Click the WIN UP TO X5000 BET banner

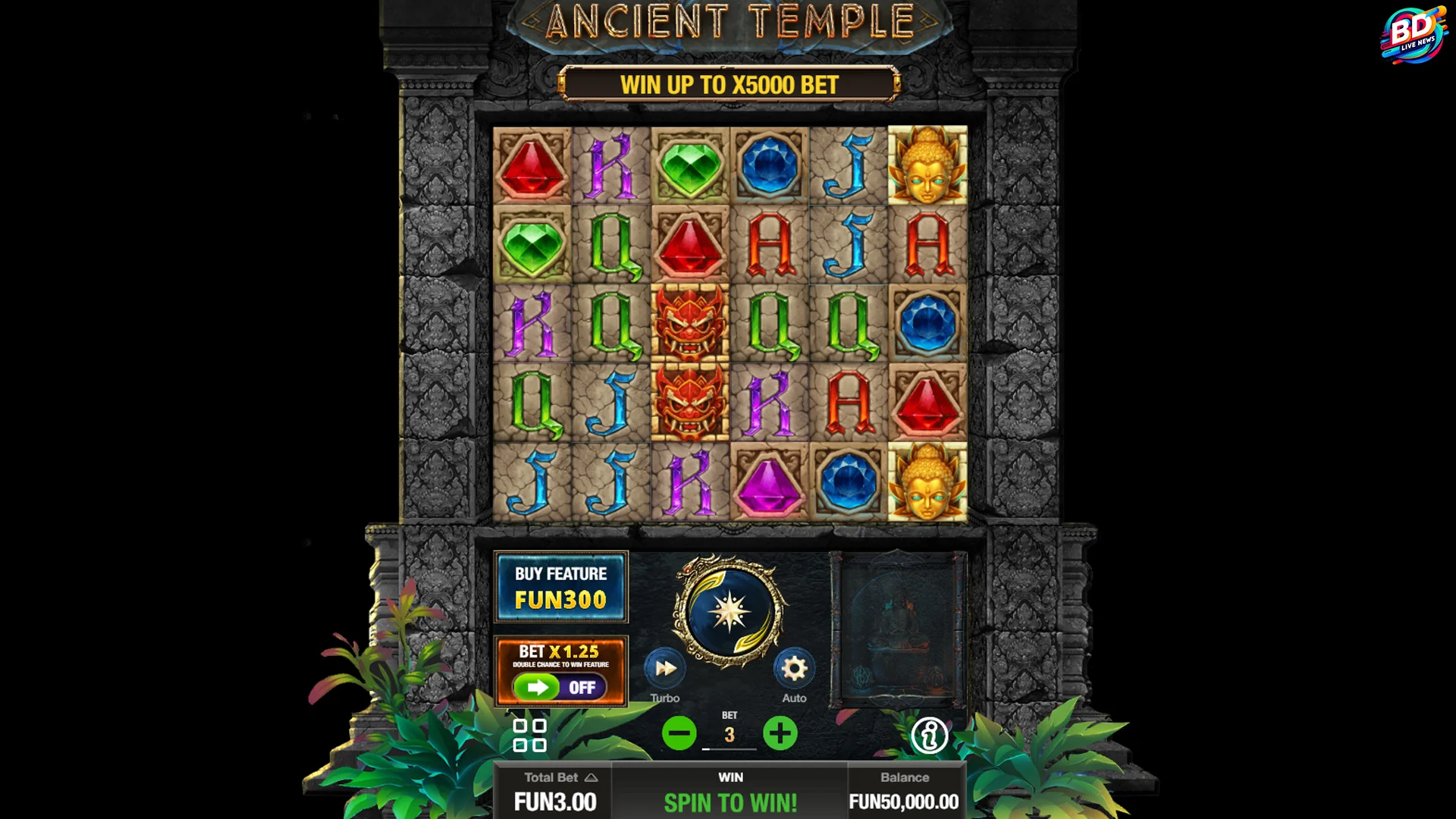(x=730, y=85)
